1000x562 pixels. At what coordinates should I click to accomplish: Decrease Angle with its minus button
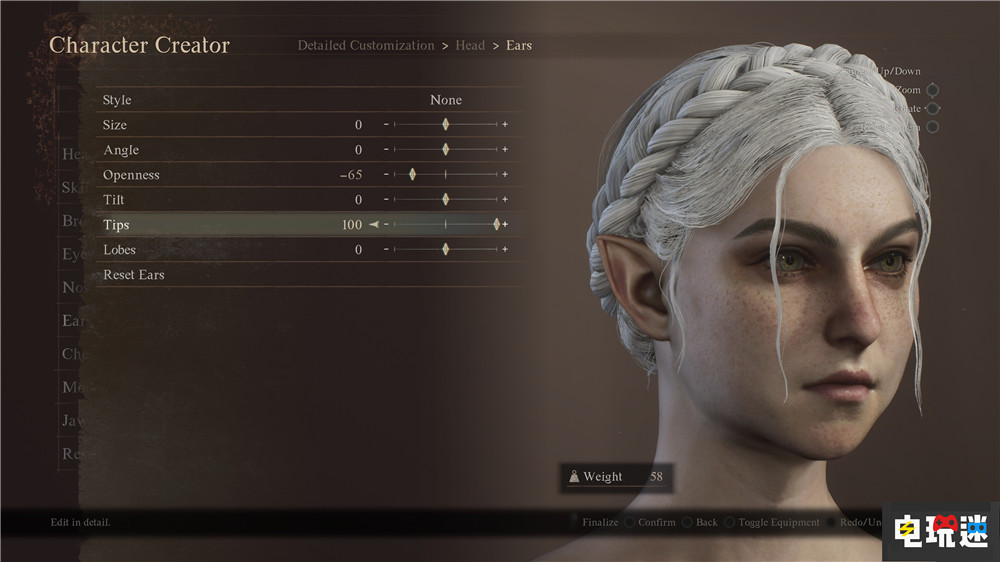pos(387,150)
